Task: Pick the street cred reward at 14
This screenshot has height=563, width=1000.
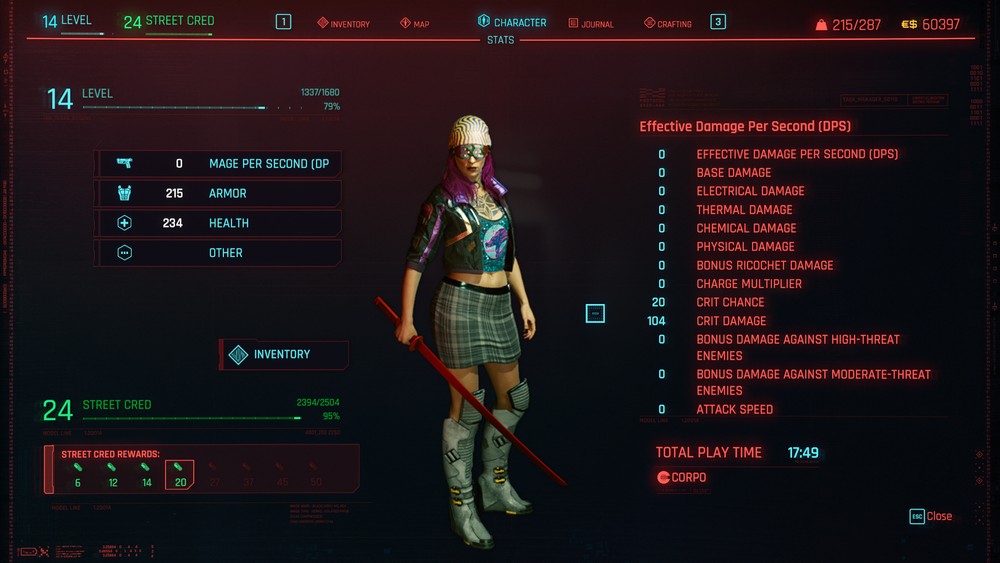Action: coord(146,474)
